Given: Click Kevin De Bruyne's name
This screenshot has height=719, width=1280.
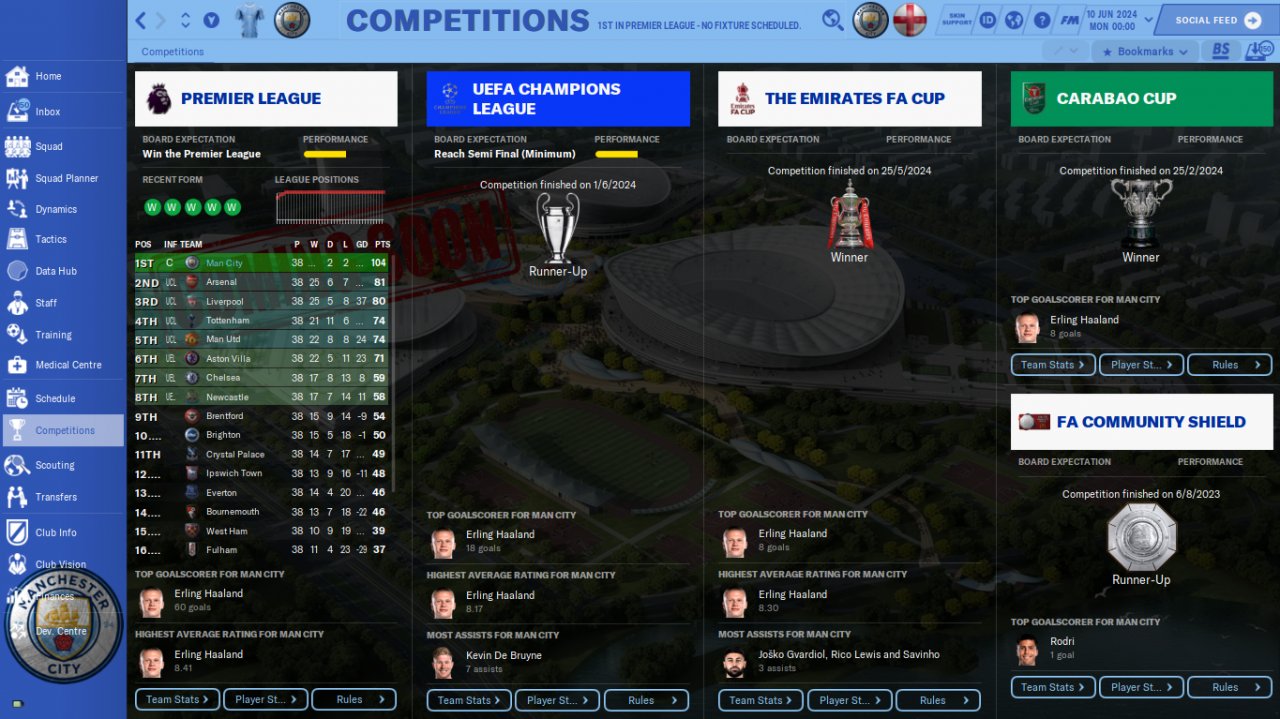Looking at the screenshot, I should [x=503, y=655].
